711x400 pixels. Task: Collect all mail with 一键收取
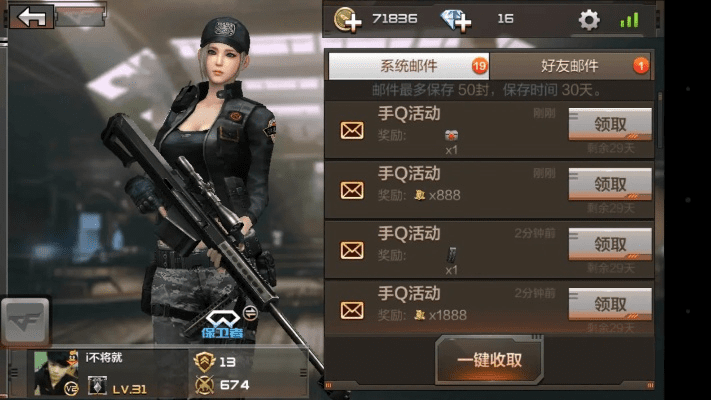click(x=490, y=360)
